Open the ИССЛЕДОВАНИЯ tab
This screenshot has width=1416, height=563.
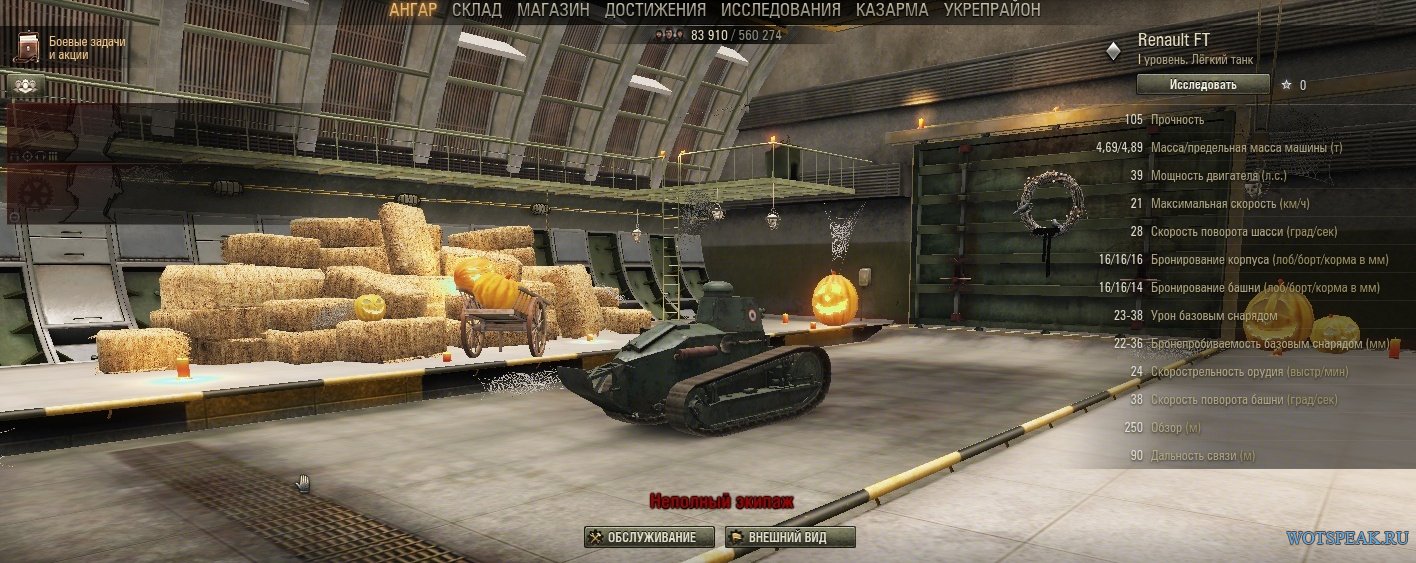pos(781,10)
